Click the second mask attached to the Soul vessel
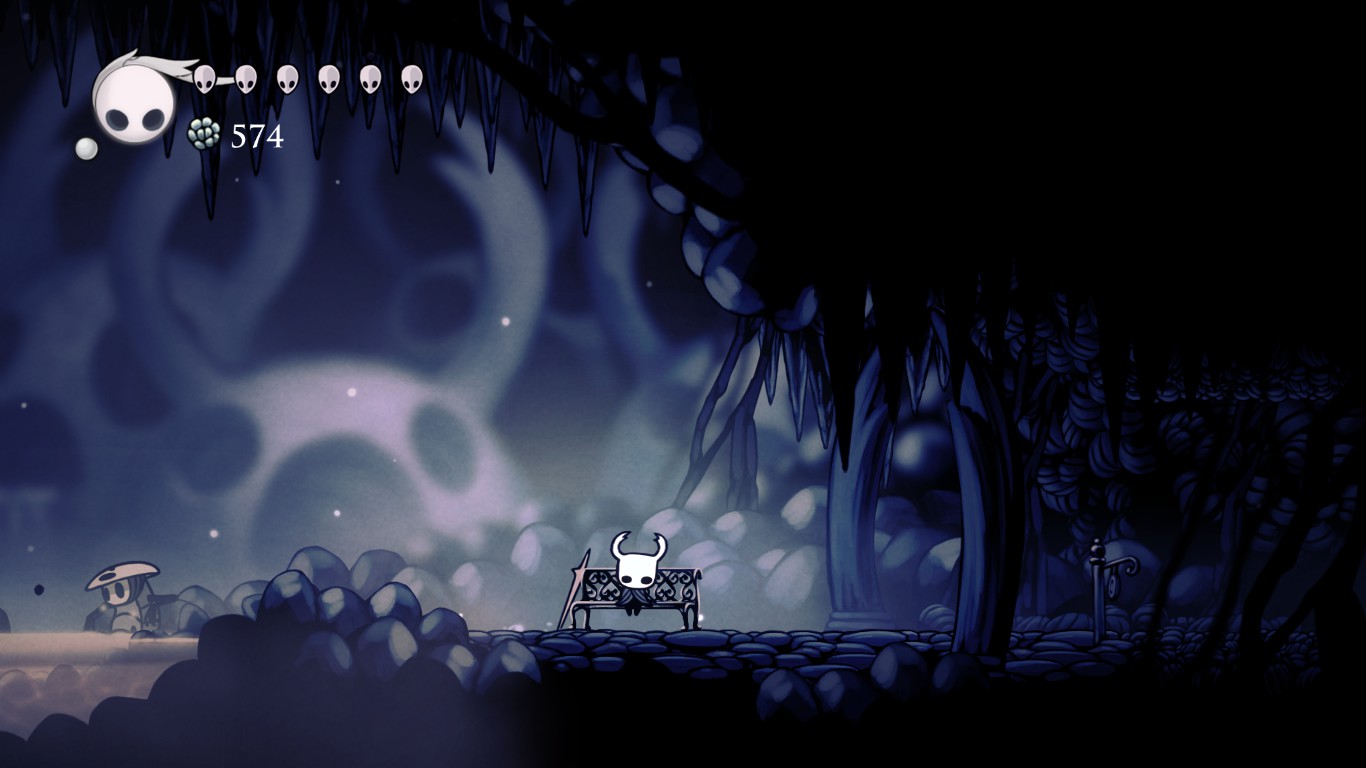Image resolution: width=1366 pixels, height=768 pixels. 245,78
